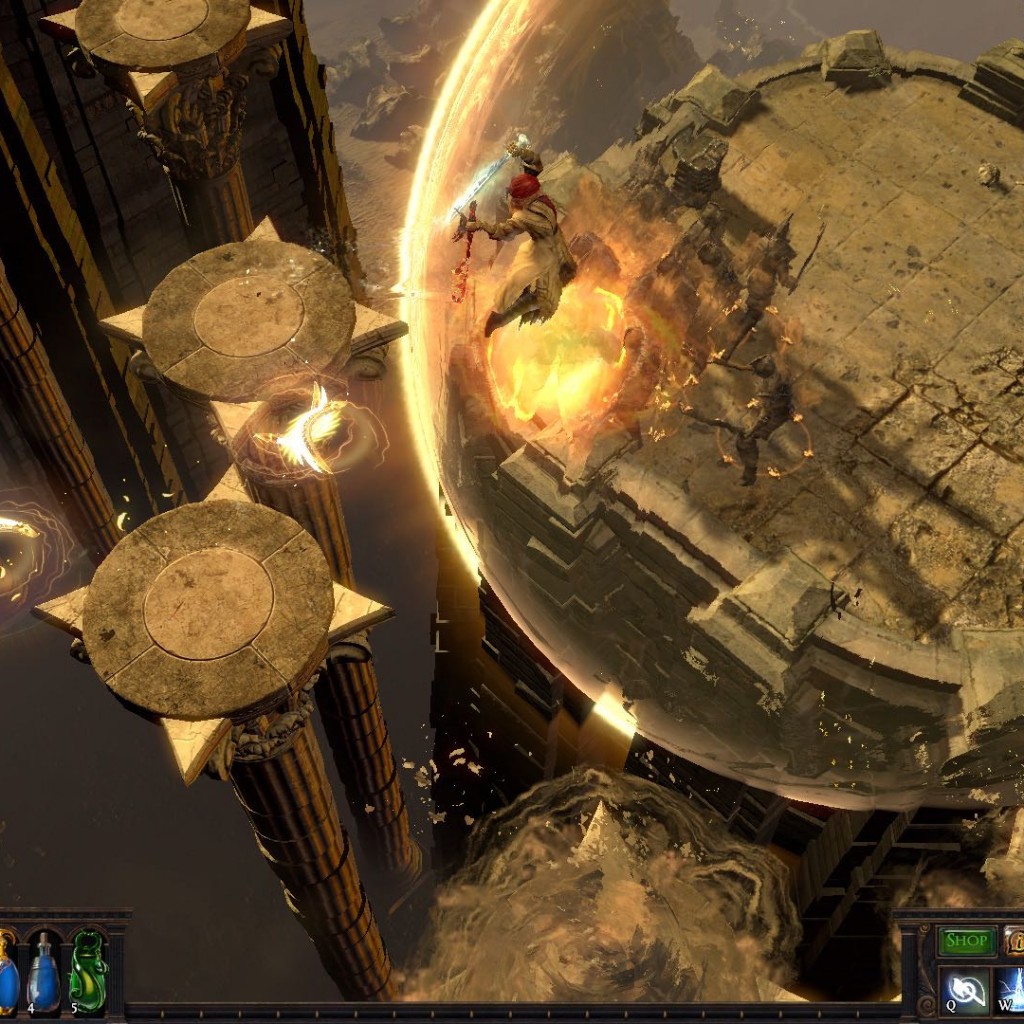Use the blue mana flask in slot 4
1024x1024 pixels.
click(x=43, y=972)
